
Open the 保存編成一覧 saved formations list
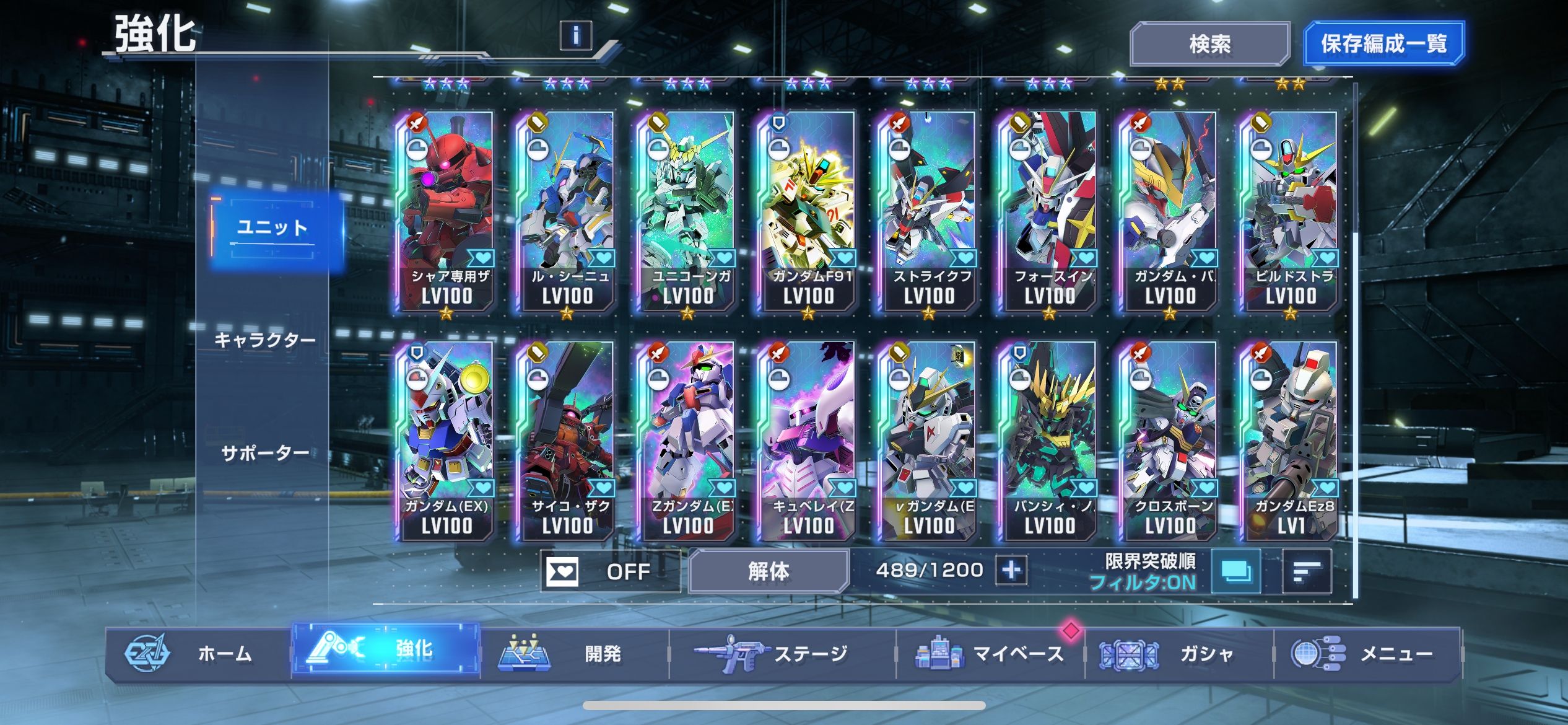point(1383,44)
